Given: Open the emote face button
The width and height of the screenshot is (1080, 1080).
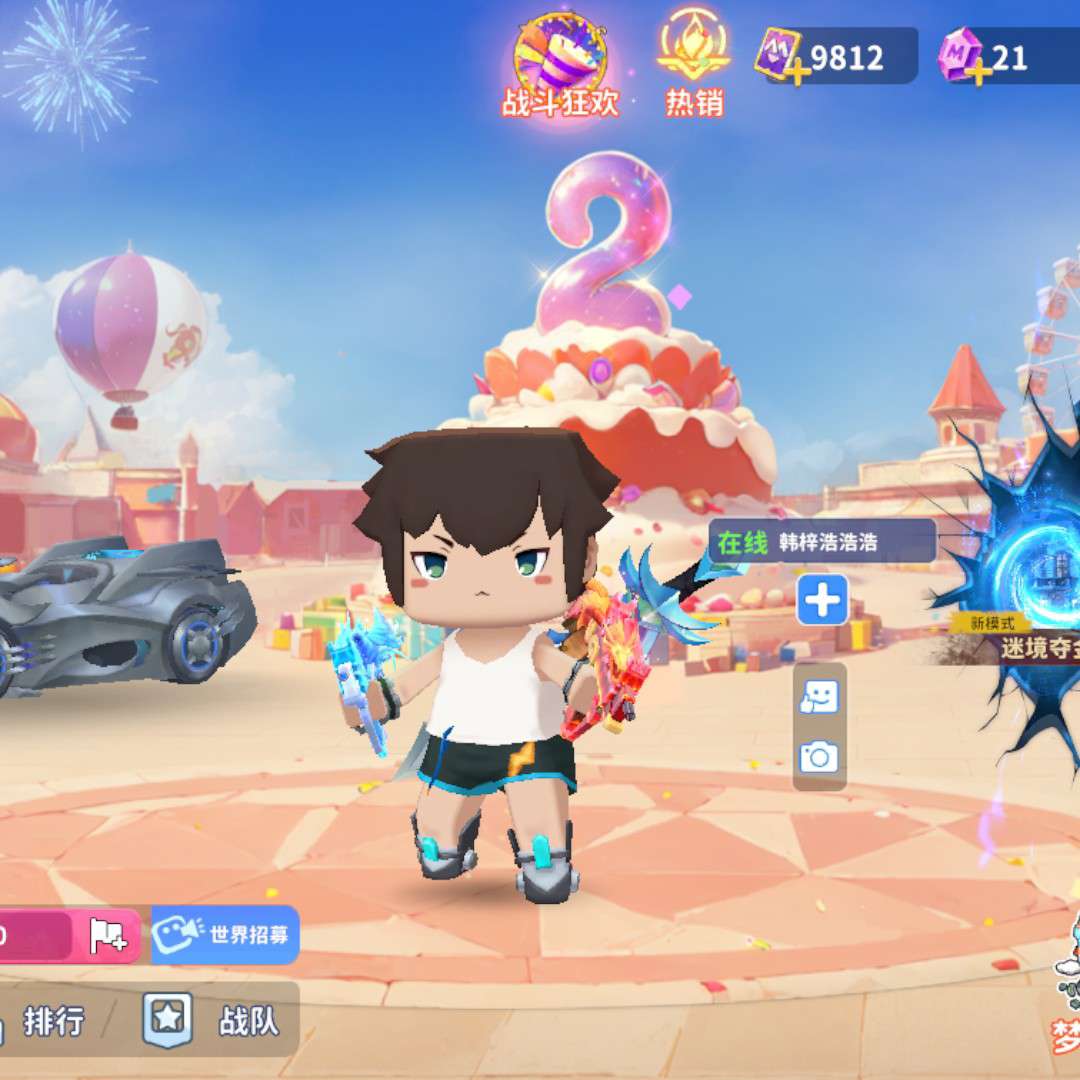Looking at the screenshot, I should pos(820,697).
